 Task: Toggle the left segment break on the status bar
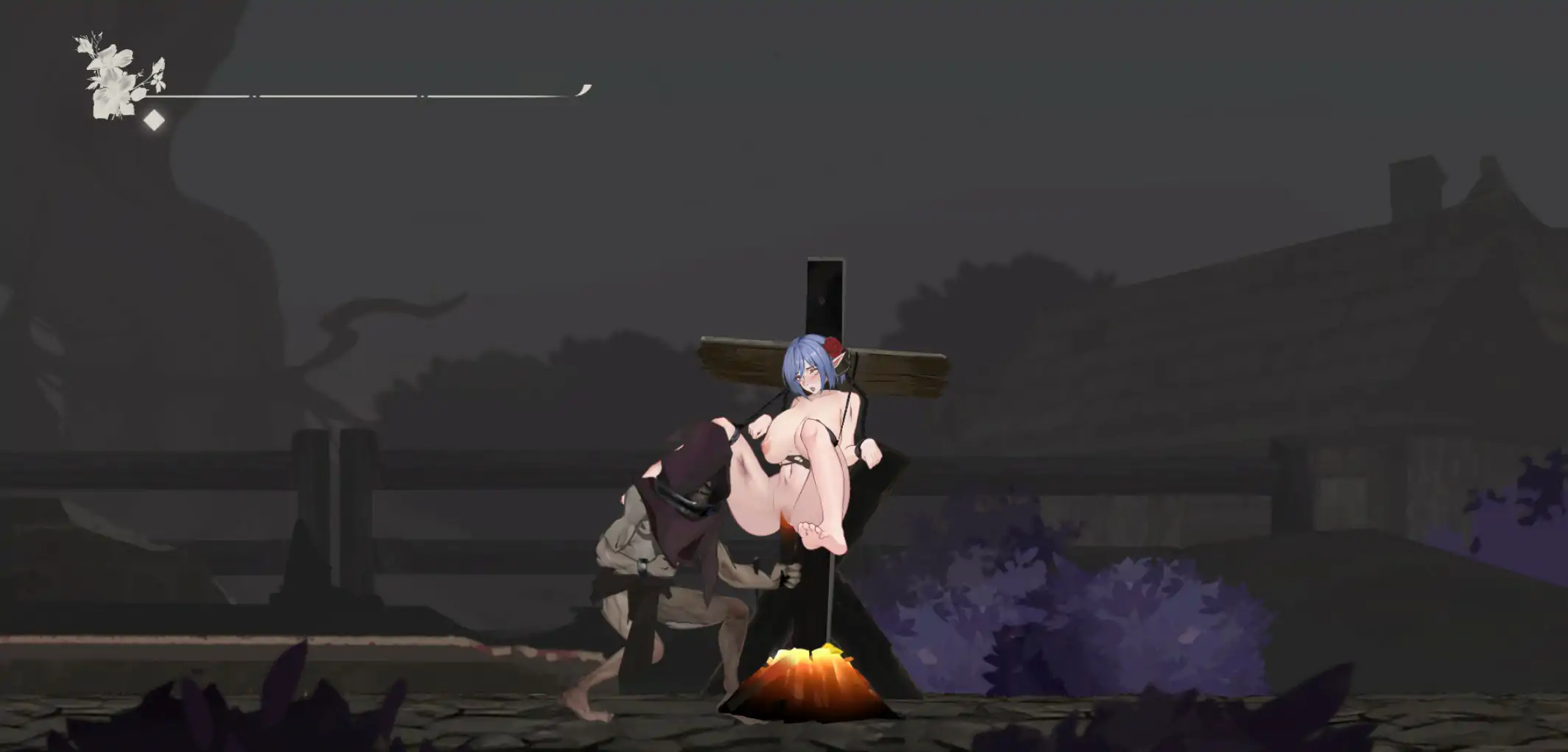pyautogui.click(x=254, y=96)
